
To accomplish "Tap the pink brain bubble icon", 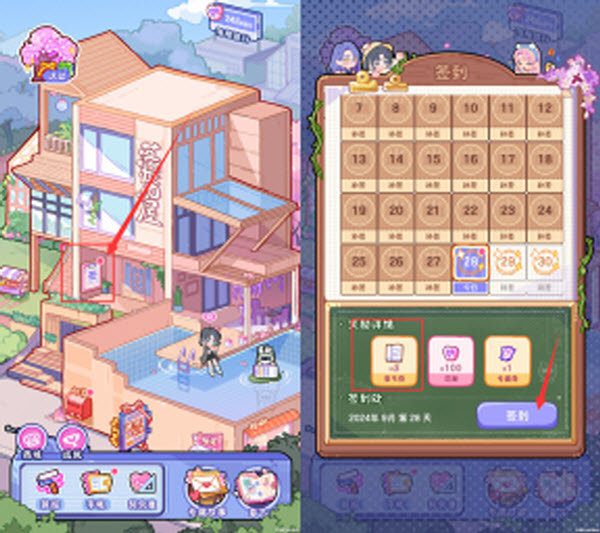I will coord(31,437).
